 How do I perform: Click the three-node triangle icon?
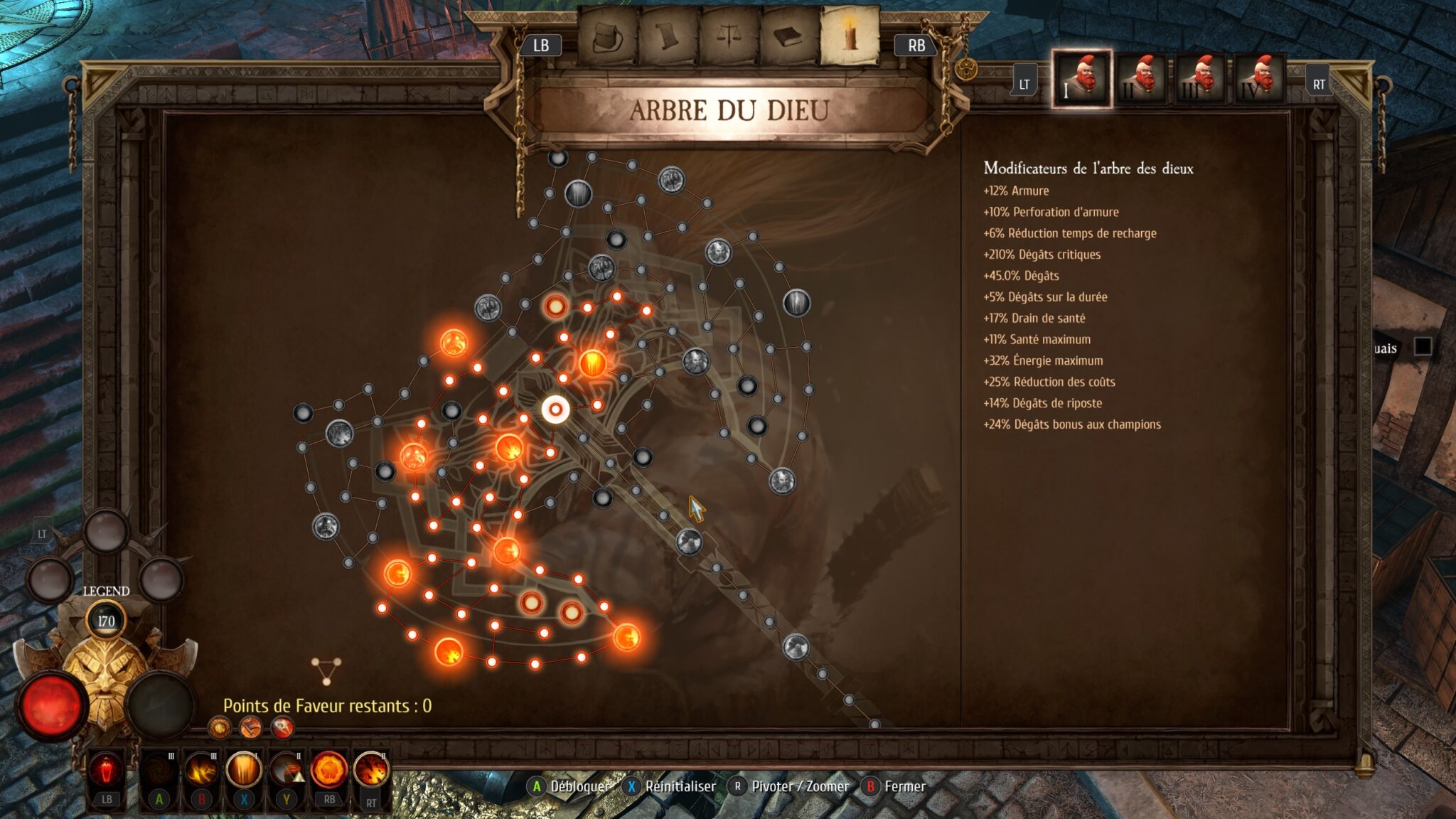[x=326, y=670]
